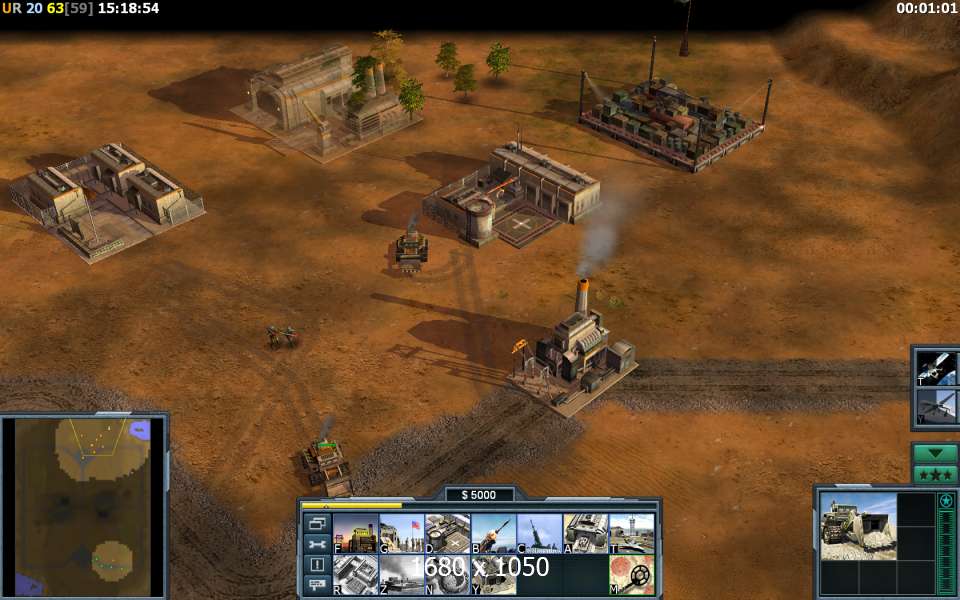Viewport: 960px width, 600px height.
Task: Build the power plant structure (F)
Action: (355, 533)
